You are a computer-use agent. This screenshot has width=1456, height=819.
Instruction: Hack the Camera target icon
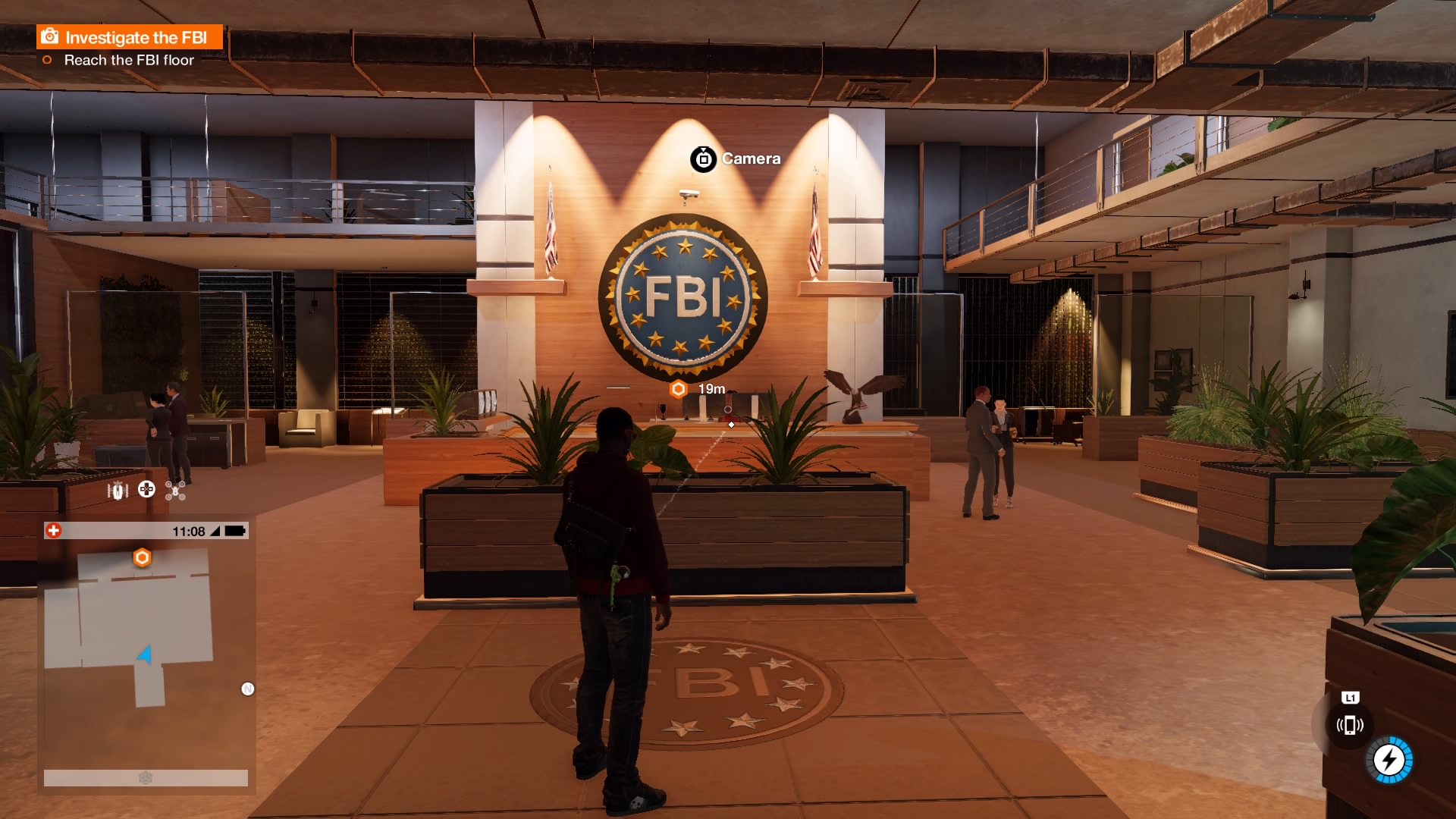703,159
